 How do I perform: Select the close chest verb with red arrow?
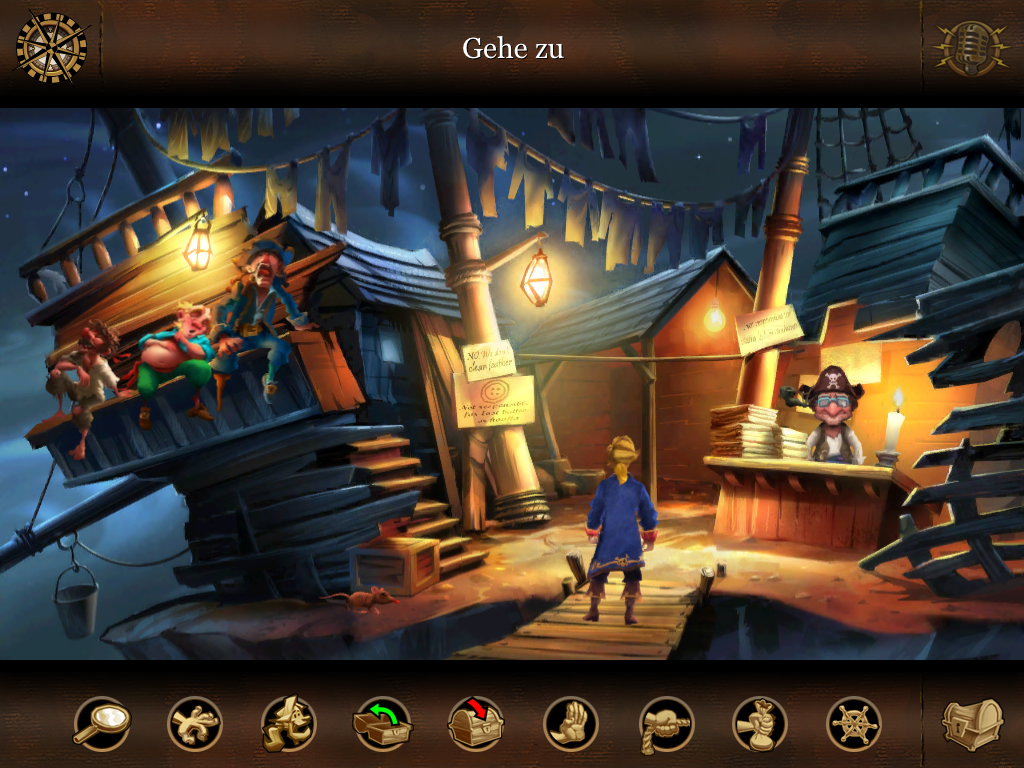coord(476,723)
